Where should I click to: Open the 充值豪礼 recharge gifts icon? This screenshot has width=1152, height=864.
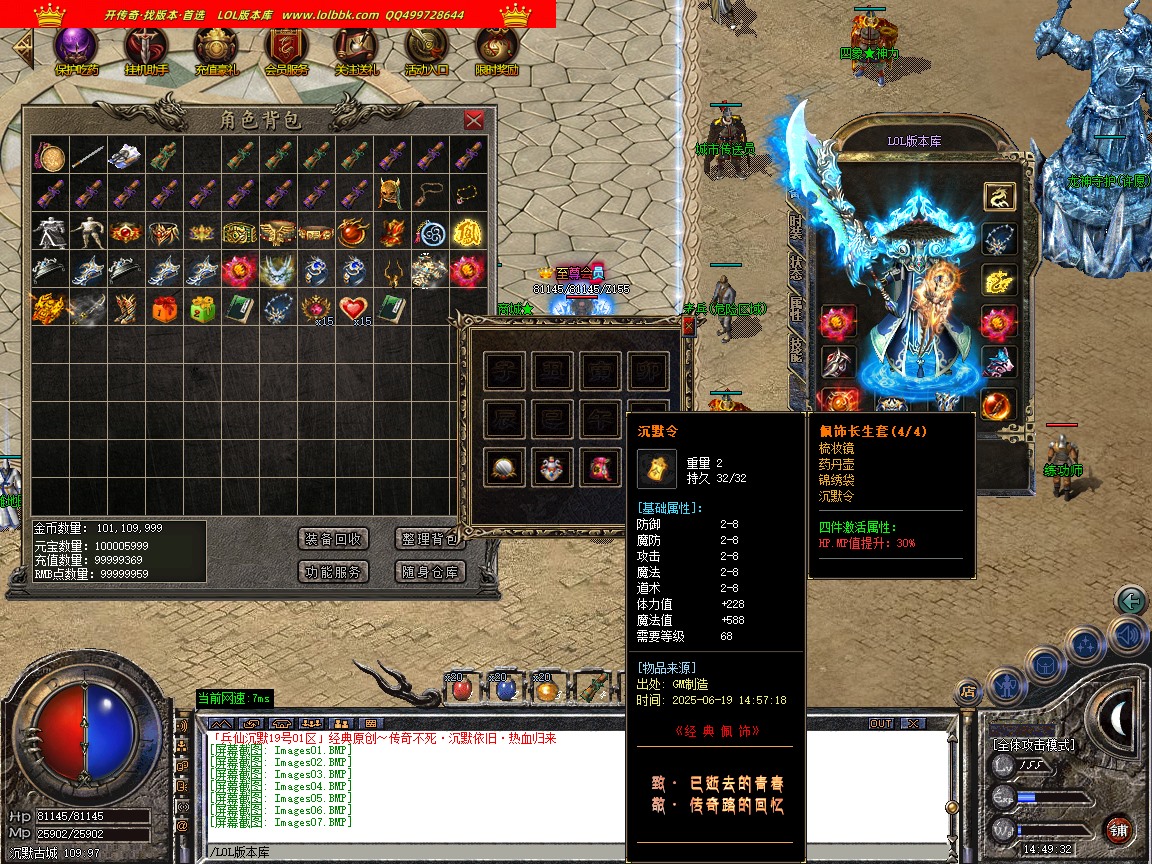(216, 50)
